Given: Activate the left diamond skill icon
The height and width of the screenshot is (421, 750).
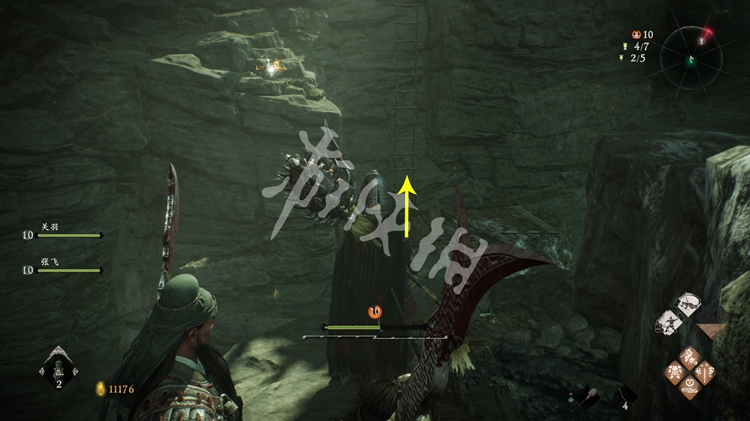Looking at the screenshot, I should [676, 372].
